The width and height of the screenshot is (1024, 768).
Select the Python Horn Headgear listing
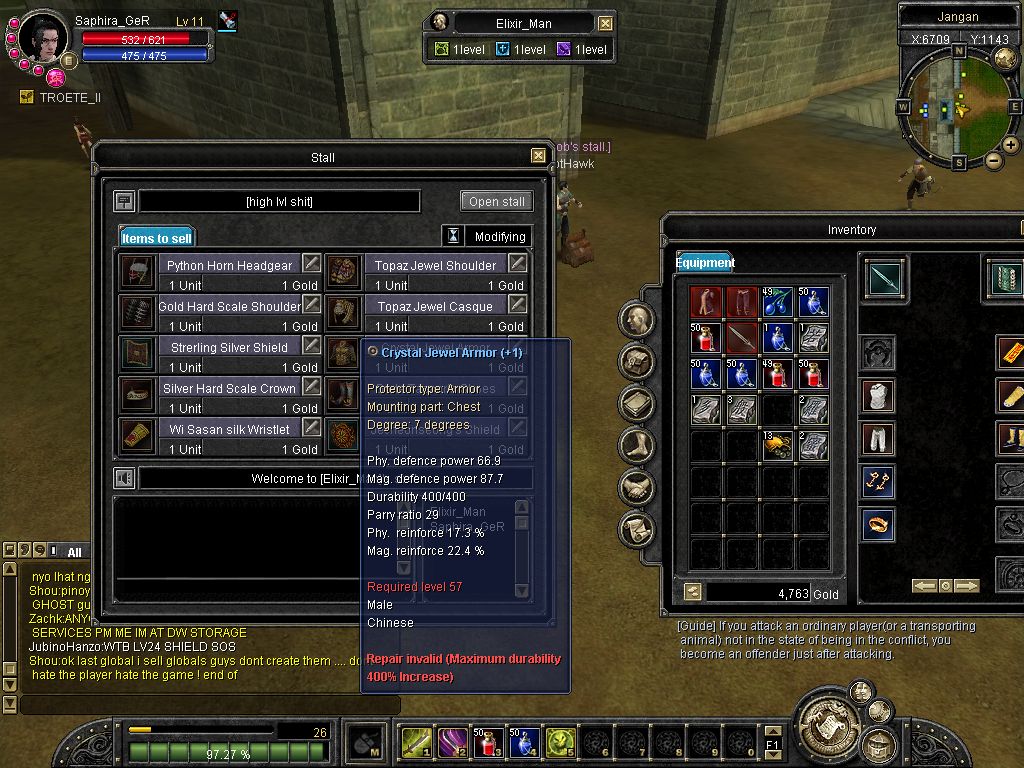[229, 265]
